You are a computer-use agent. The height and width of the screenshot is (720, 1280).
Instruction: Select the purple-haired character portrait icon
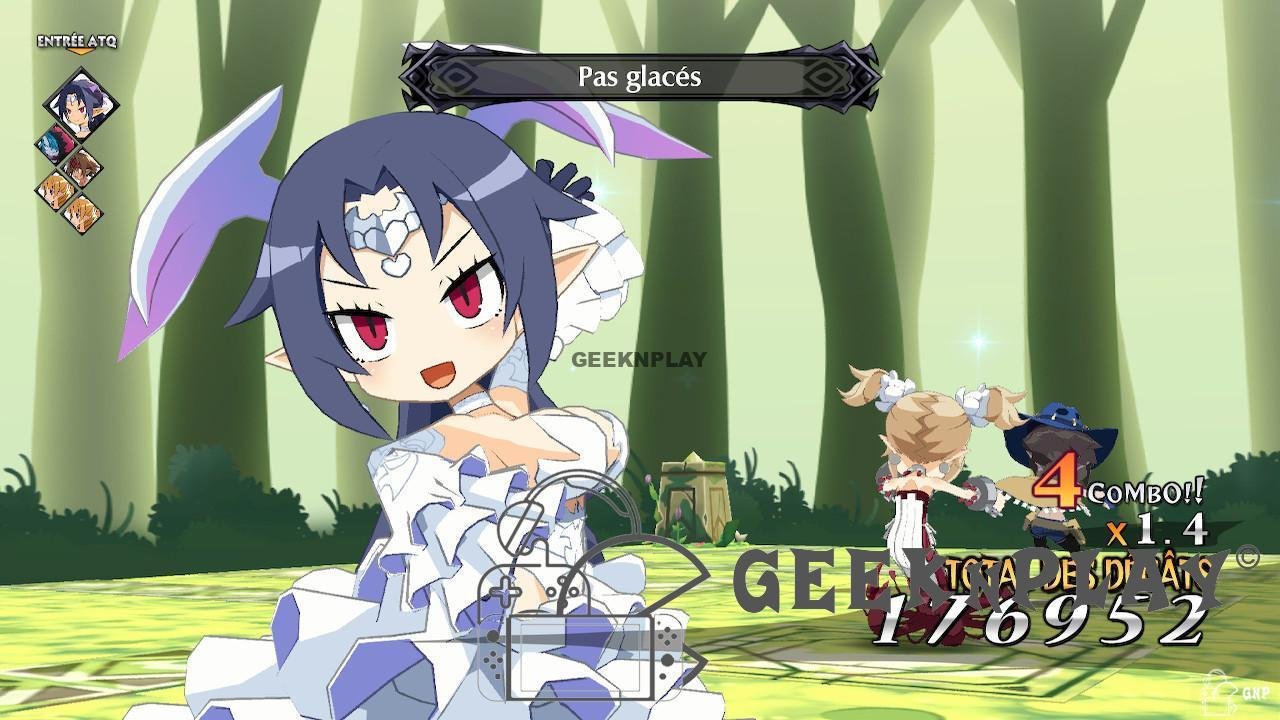point(80,103)
